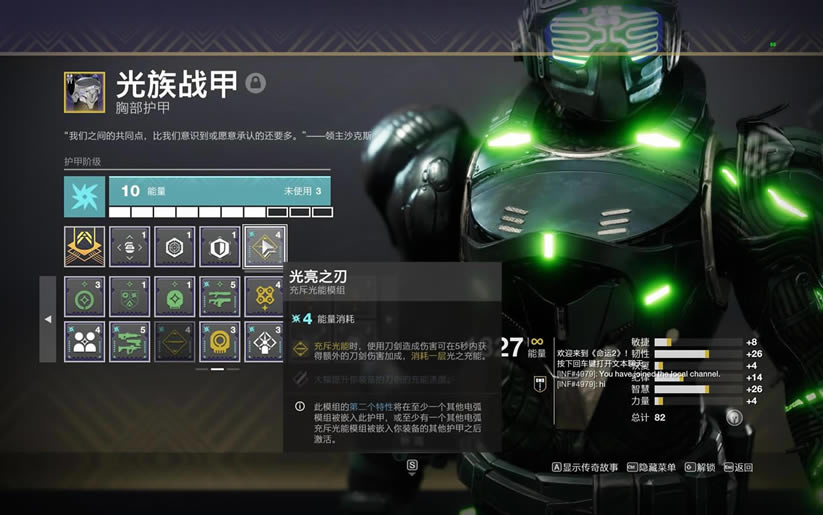Choose the green circle mod costing 3
The width and height of the screenshot is (823, 515).
click(84, 297)
